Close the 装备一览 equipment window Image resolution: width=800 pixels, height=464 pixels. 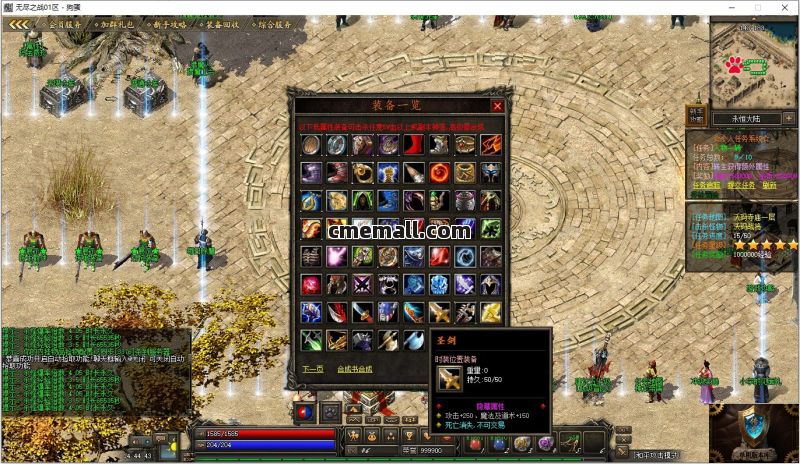(497, 105)
